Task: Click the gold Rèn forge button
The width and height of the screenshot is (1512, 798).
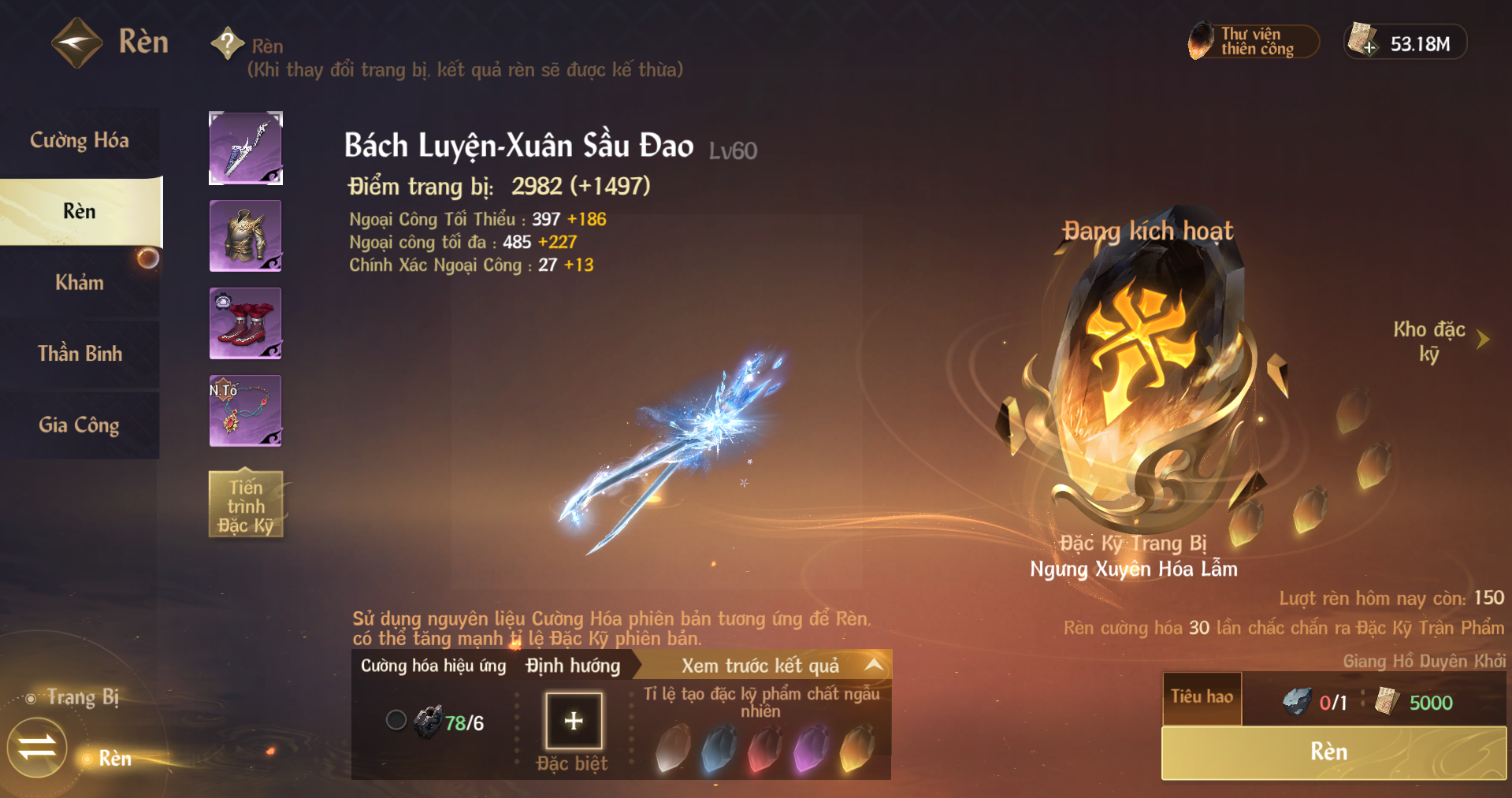Action: 1333,752
